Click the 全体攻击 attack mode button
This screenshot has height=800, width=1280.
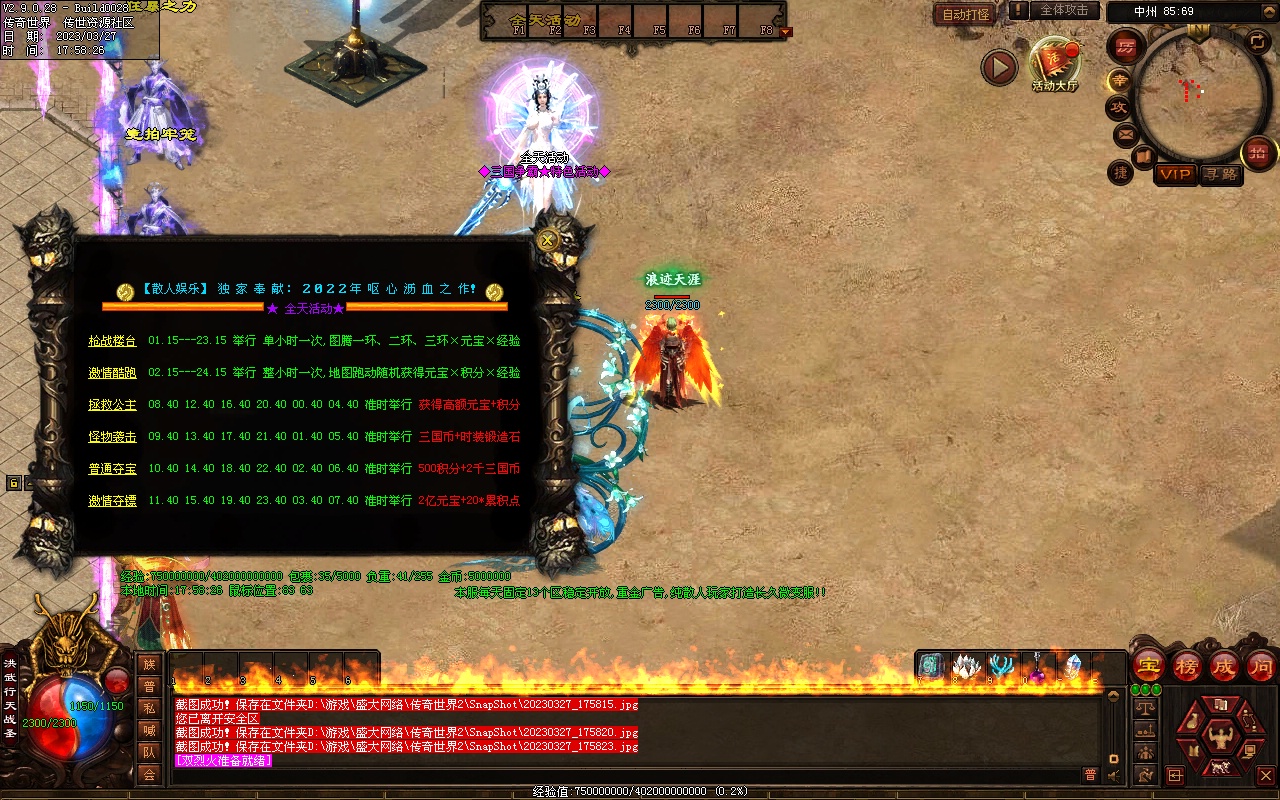click(x=1063, y=10)
